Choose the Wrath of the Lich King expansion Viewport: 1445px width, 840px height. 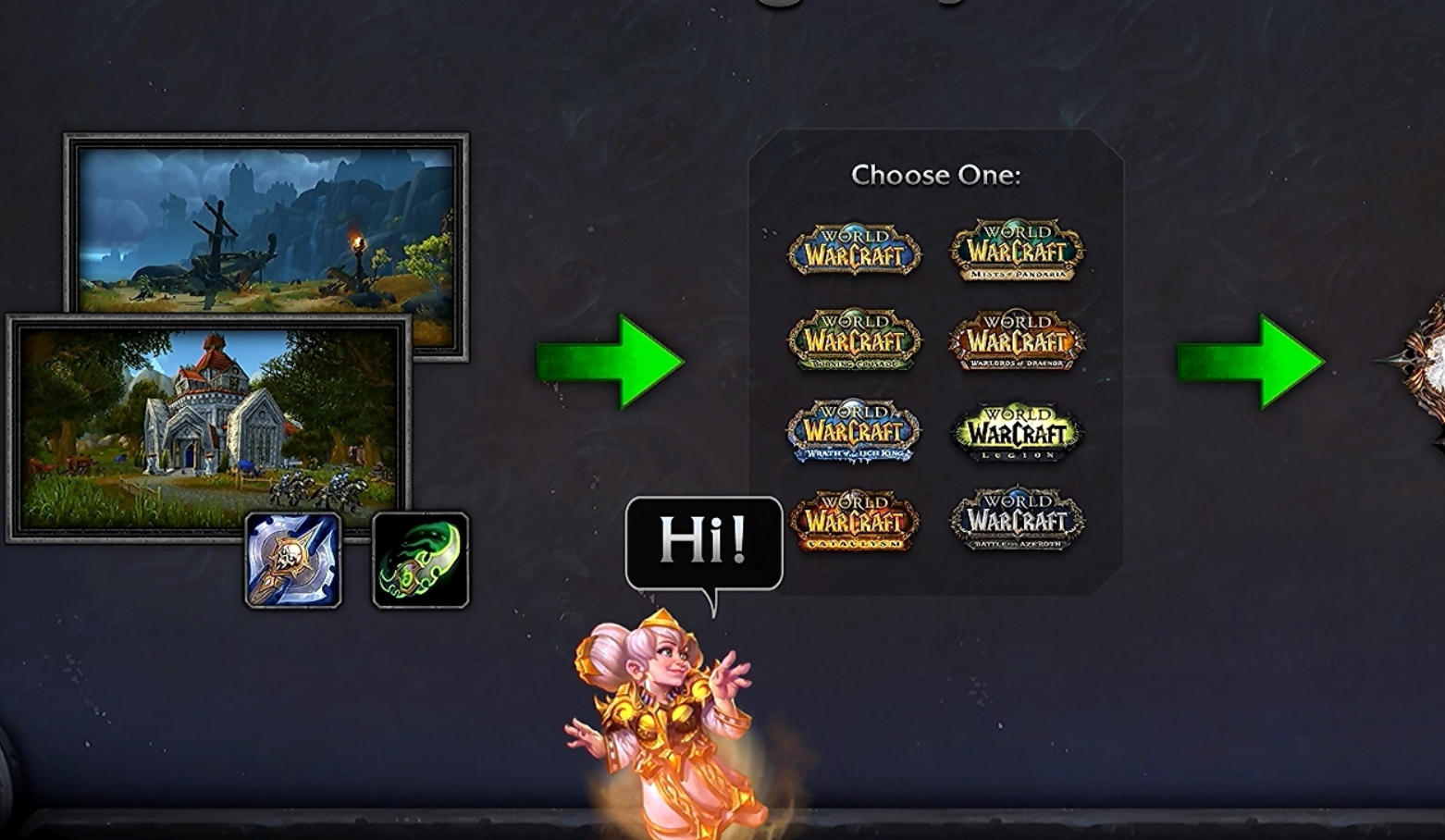854,432
